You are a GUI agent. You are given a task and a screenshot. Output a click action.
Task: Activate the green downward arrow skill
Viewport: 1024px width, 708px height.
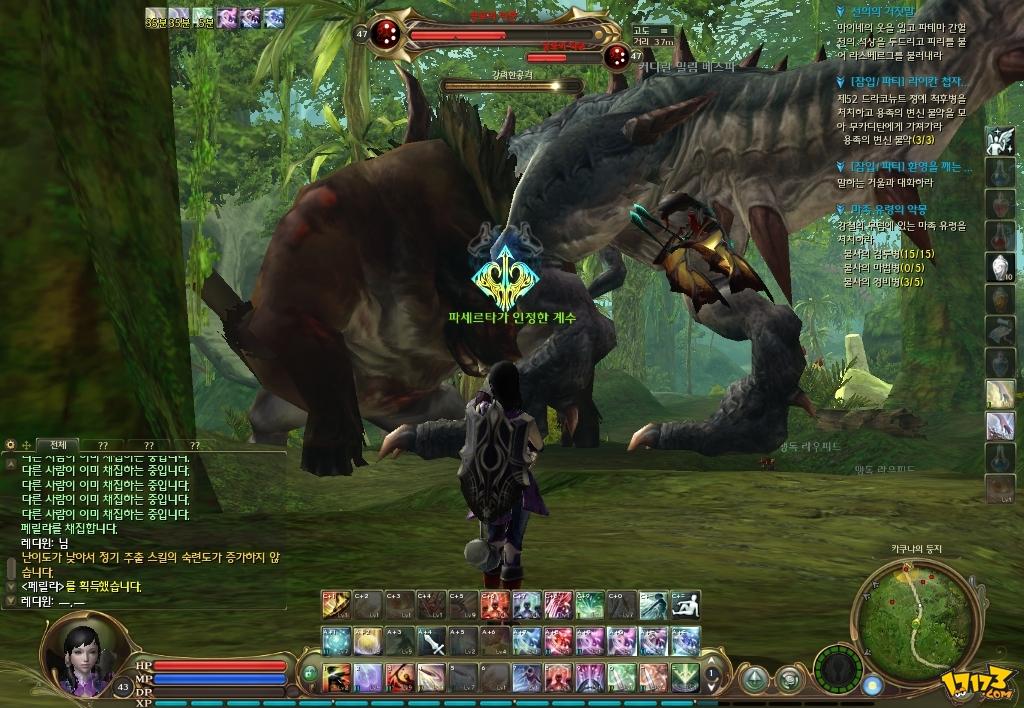click(685, 677)
